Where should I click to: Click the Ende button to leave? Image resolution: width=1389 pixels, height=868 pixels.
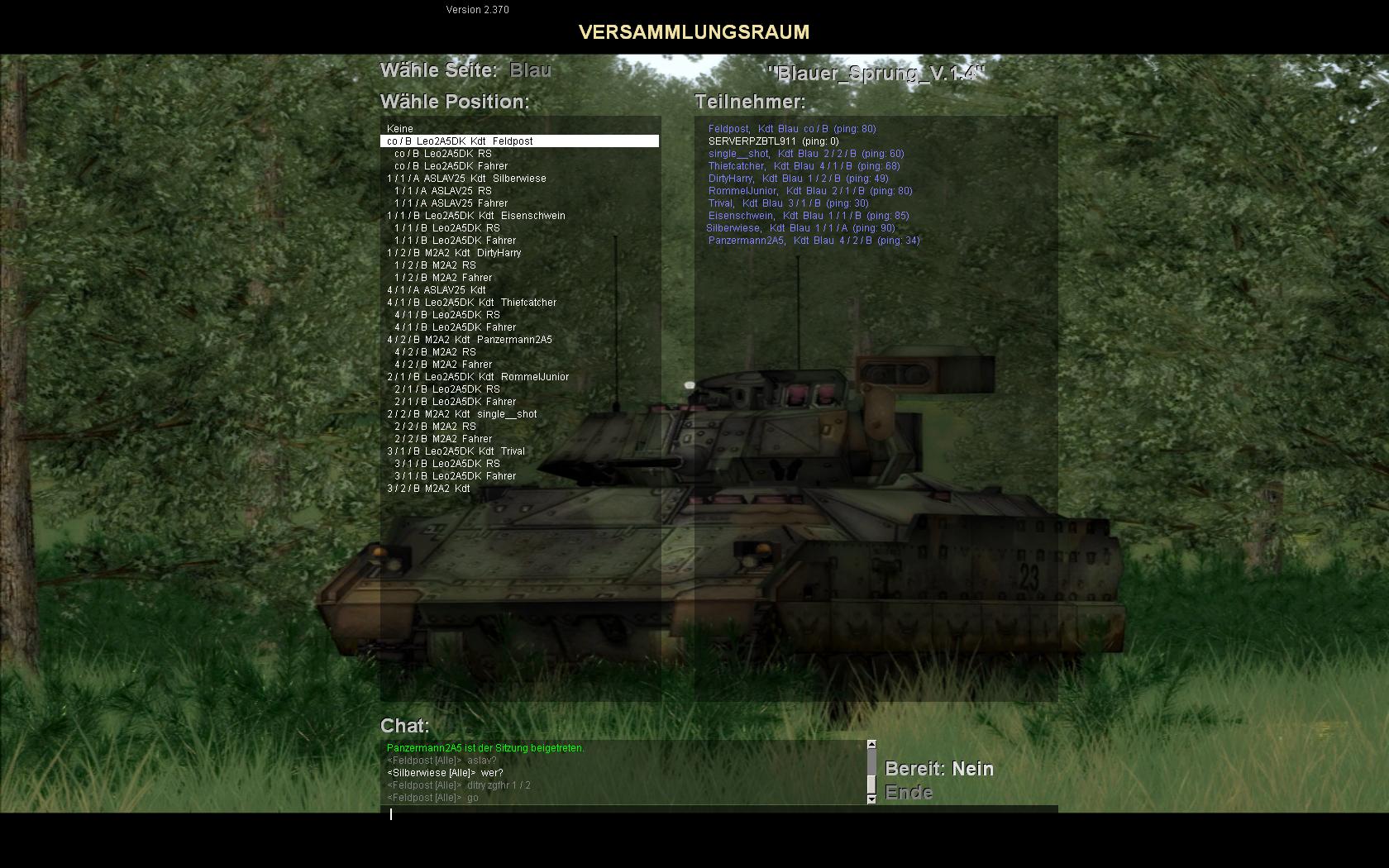[x=909, y=793]
